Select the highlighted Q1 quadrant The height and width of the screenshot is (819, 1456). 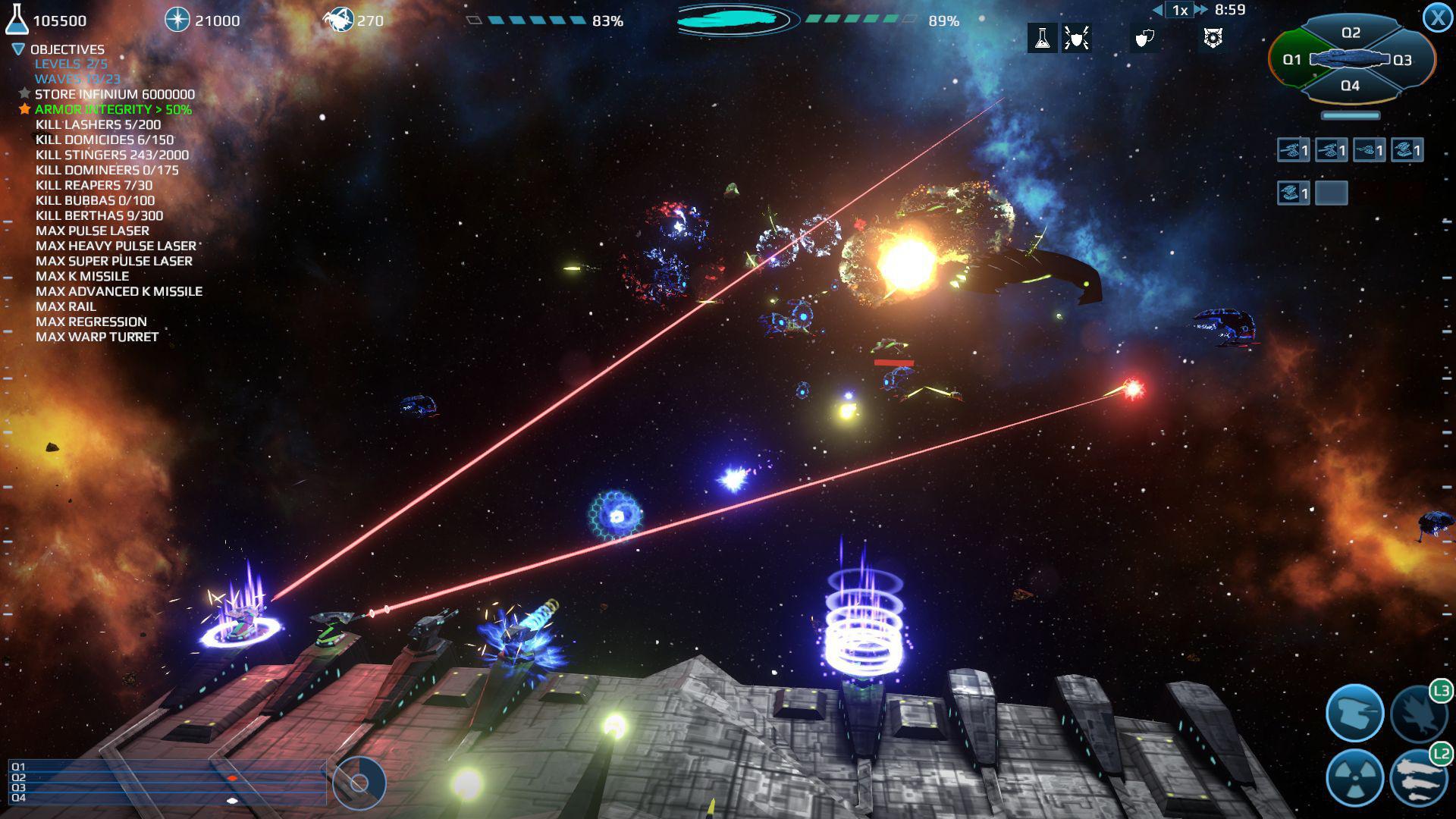(1292, 59)
